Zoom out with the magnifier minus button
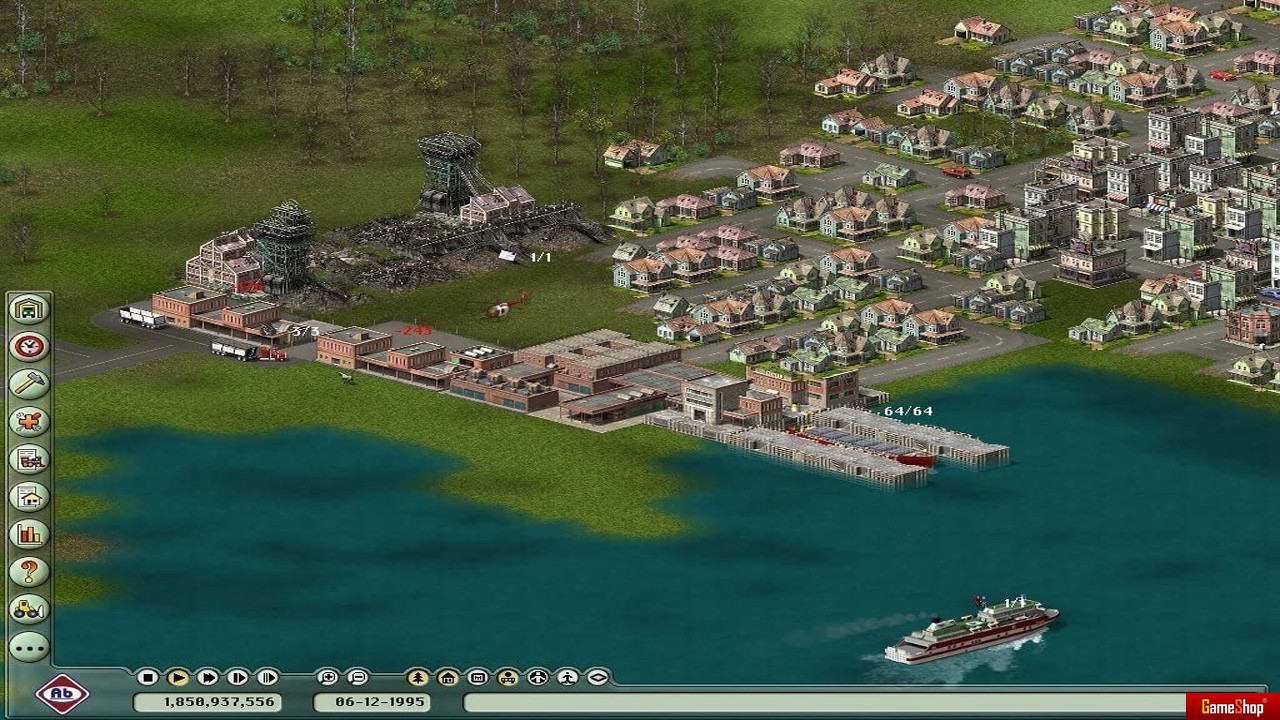The width and height of the screenshot is (1280, 720). 357,677
